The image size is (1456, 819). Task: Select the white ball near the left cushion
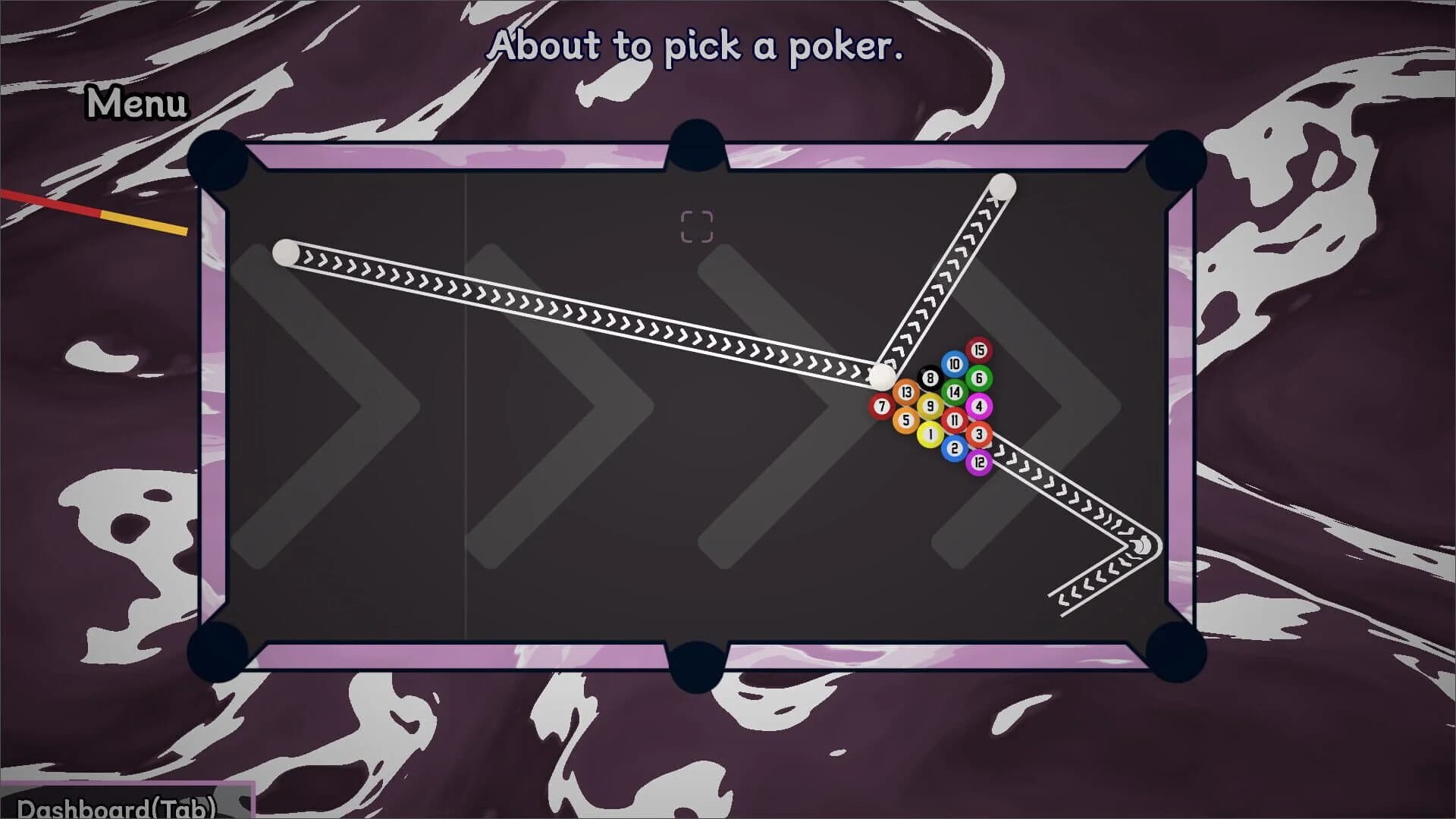pyautogui.click(x=284, y=250)
